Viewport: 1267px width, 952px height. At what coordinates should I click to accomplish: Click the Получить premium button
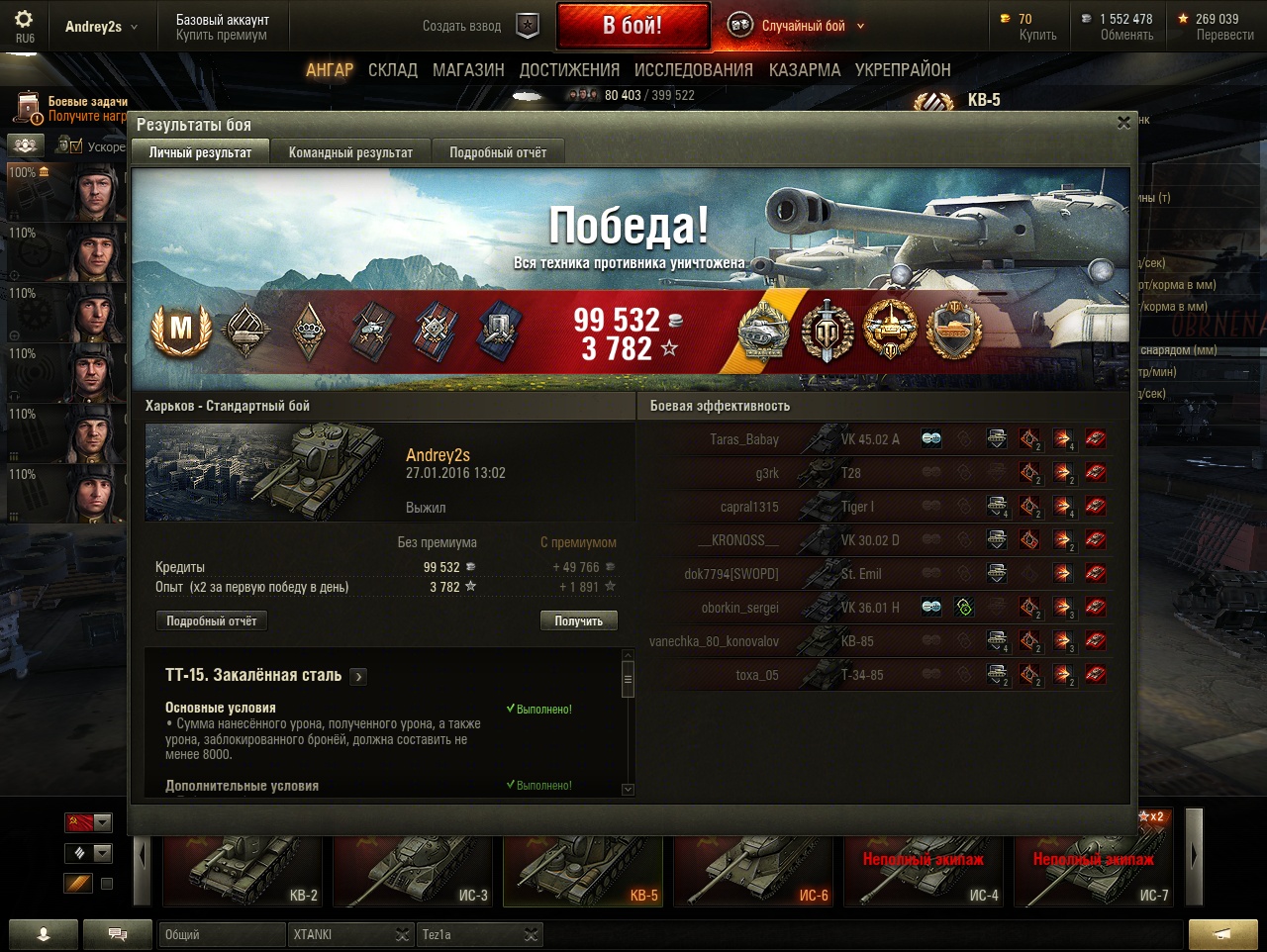578,620
